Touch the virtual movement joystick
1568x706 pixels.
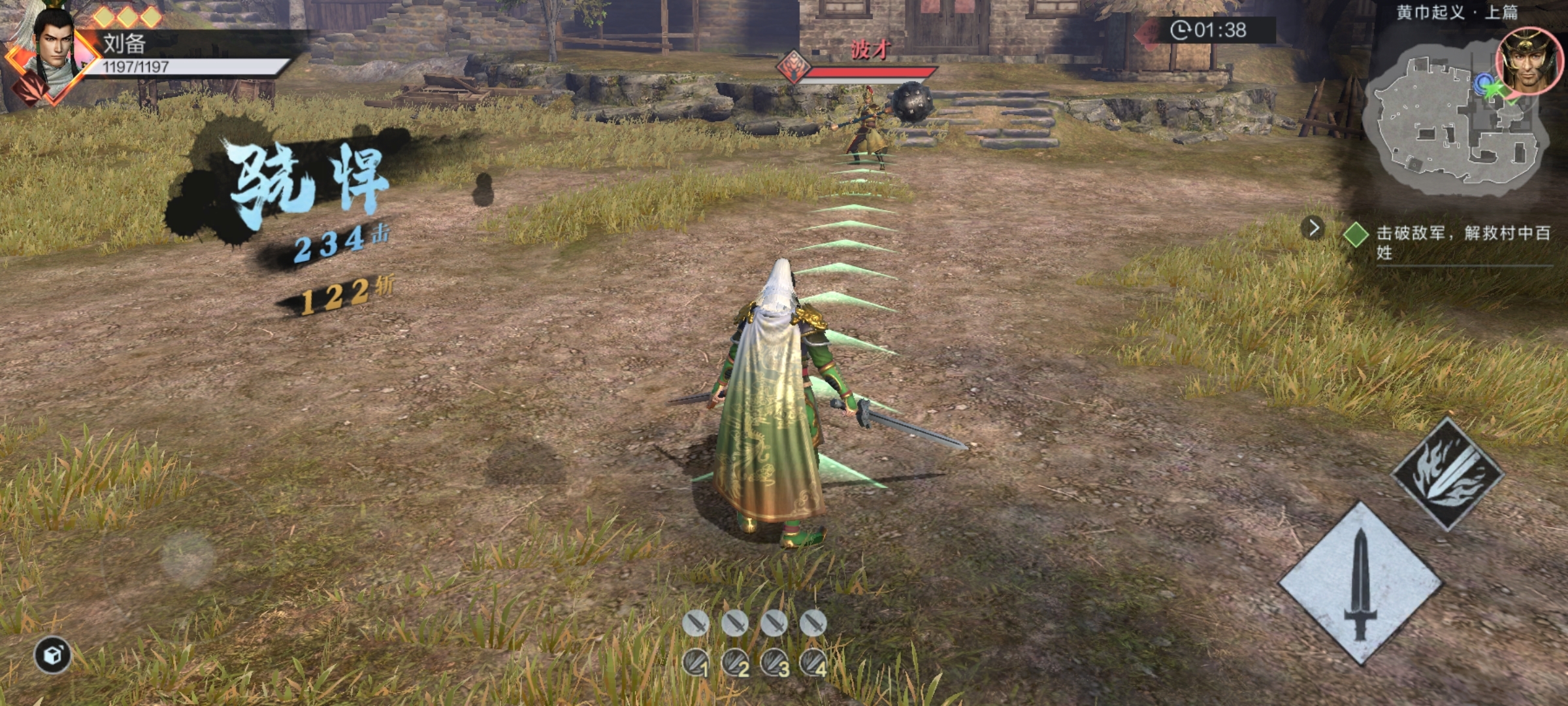188,558
